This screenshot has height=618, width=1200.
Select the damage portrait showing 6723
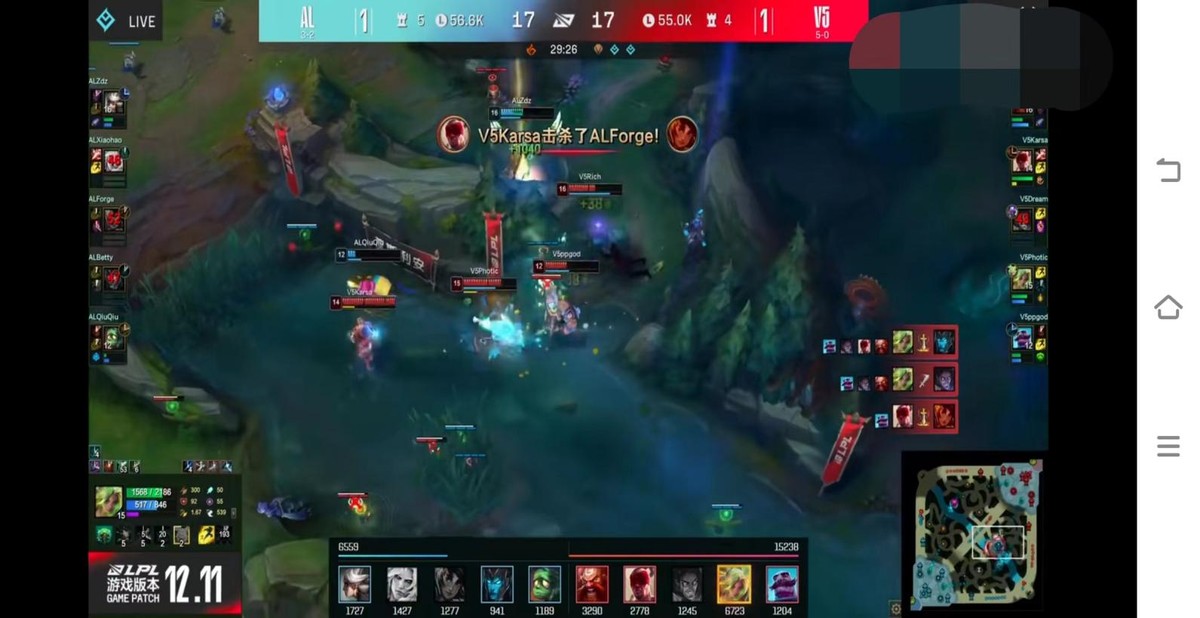734,584
